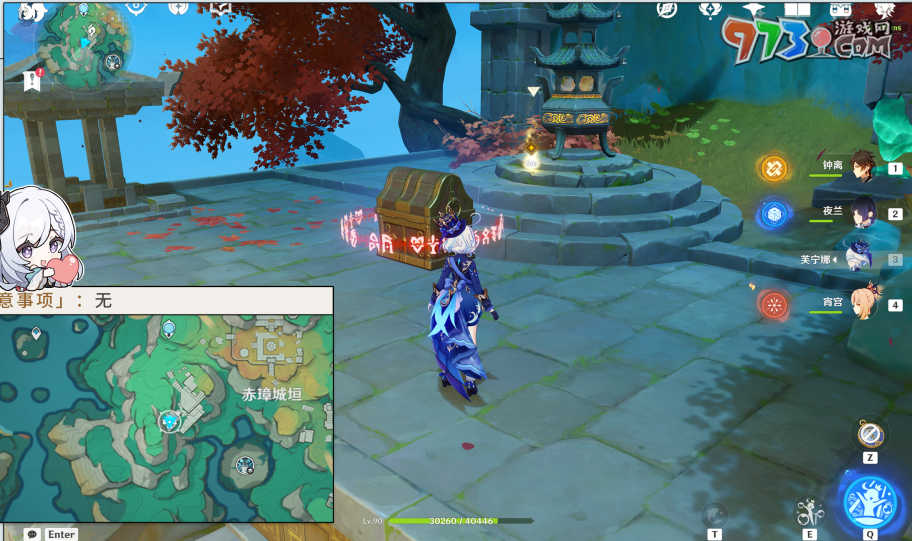Screen dimensions: 912x541
Task: Open the chat speech bubble icon
Action: coord(32,534)
